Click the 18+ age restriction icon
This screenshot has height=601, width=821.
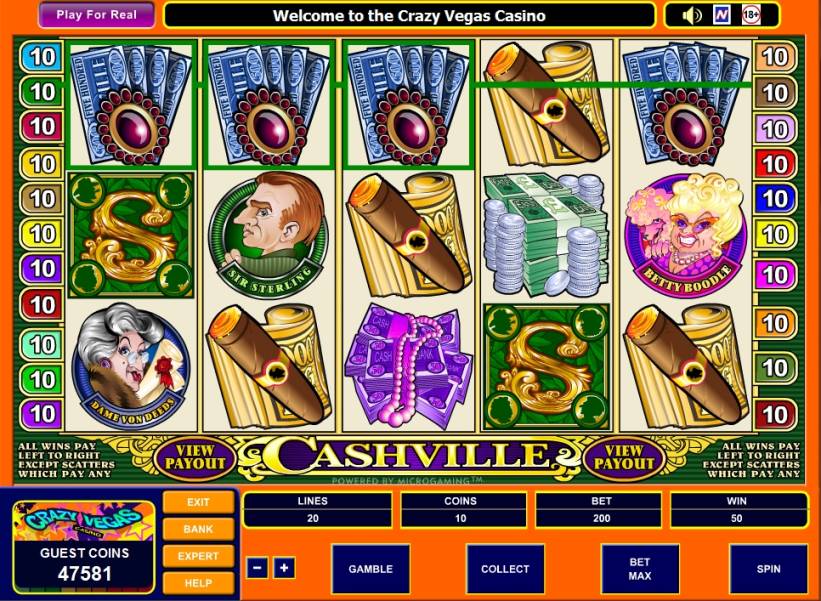[751, 15]
